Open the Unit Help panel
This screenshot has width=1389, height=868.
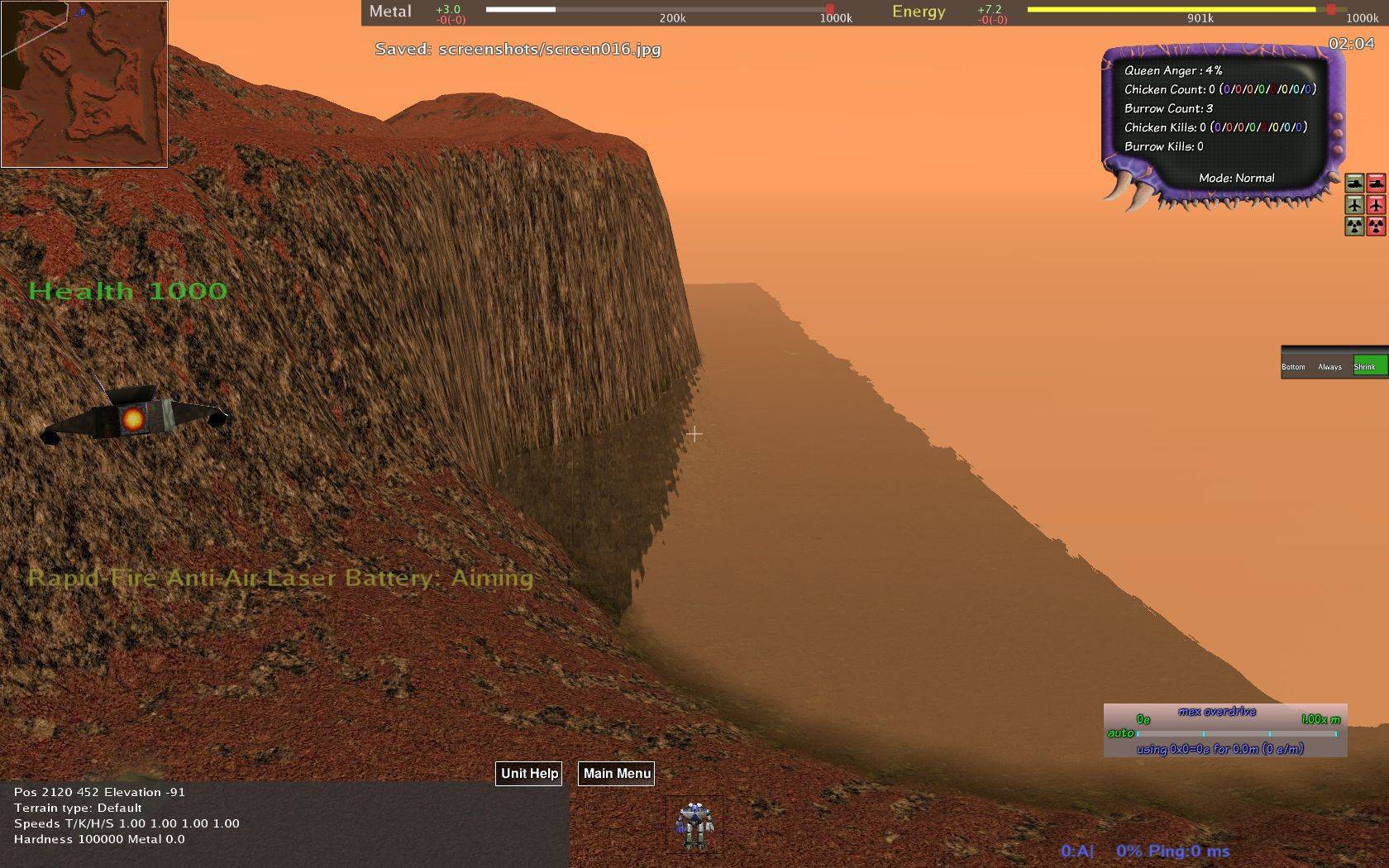coord(529,774)
